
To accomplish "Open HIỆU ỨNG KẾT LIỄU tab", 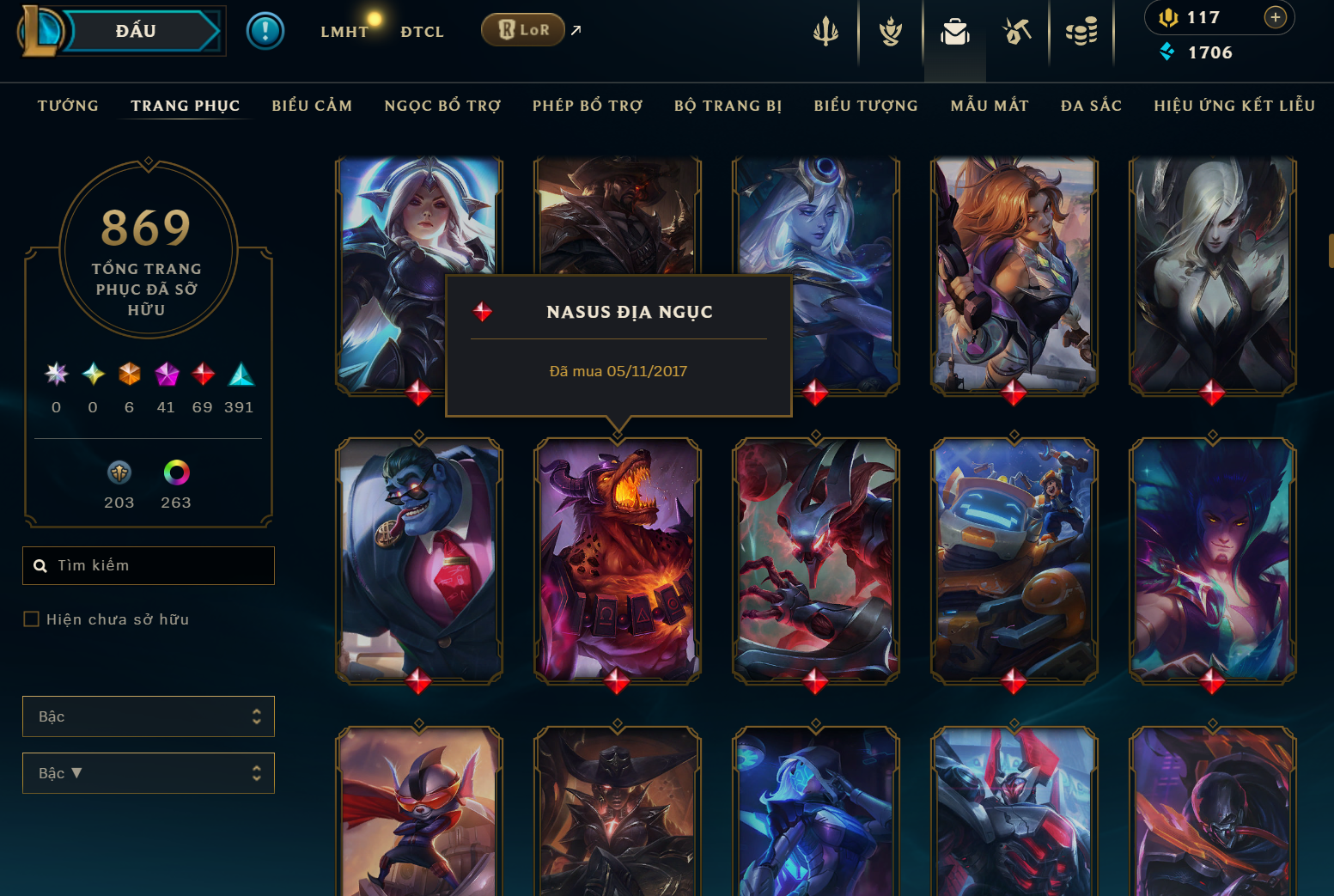I will 1234,106.
